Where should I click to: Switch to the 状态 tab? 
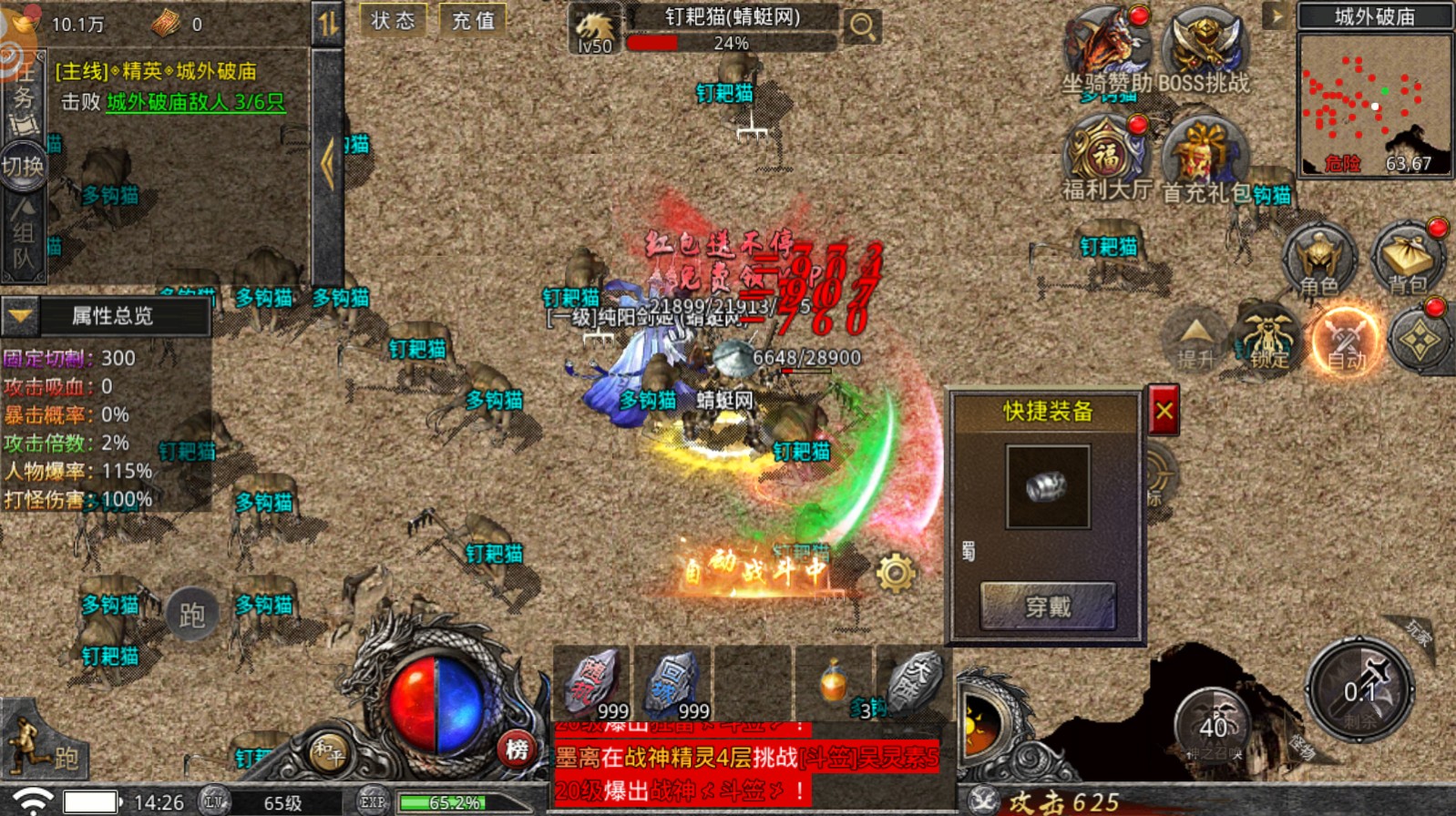393,20
